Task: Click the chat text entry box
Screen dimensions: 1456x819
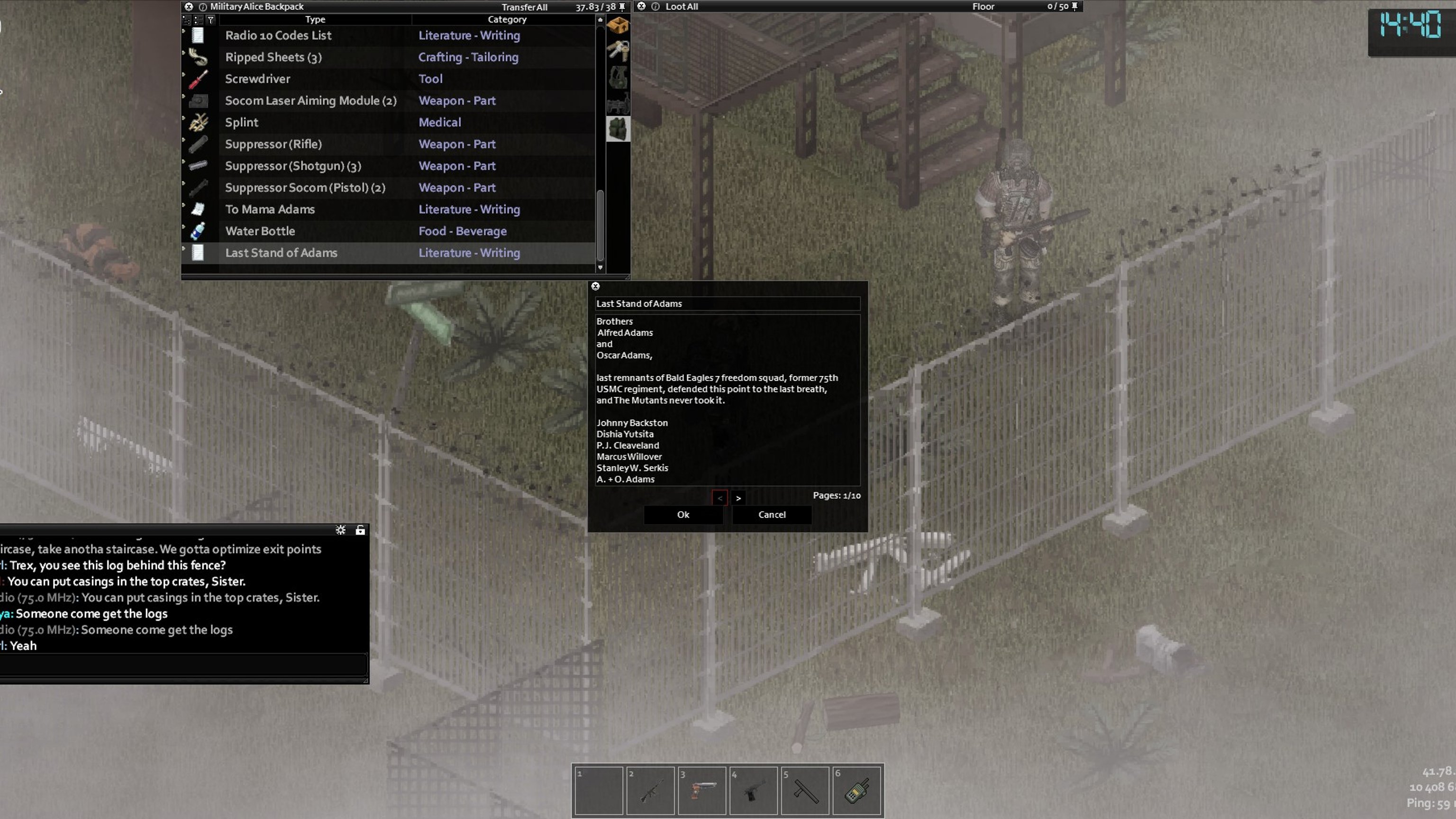Action: click(183, 664)
